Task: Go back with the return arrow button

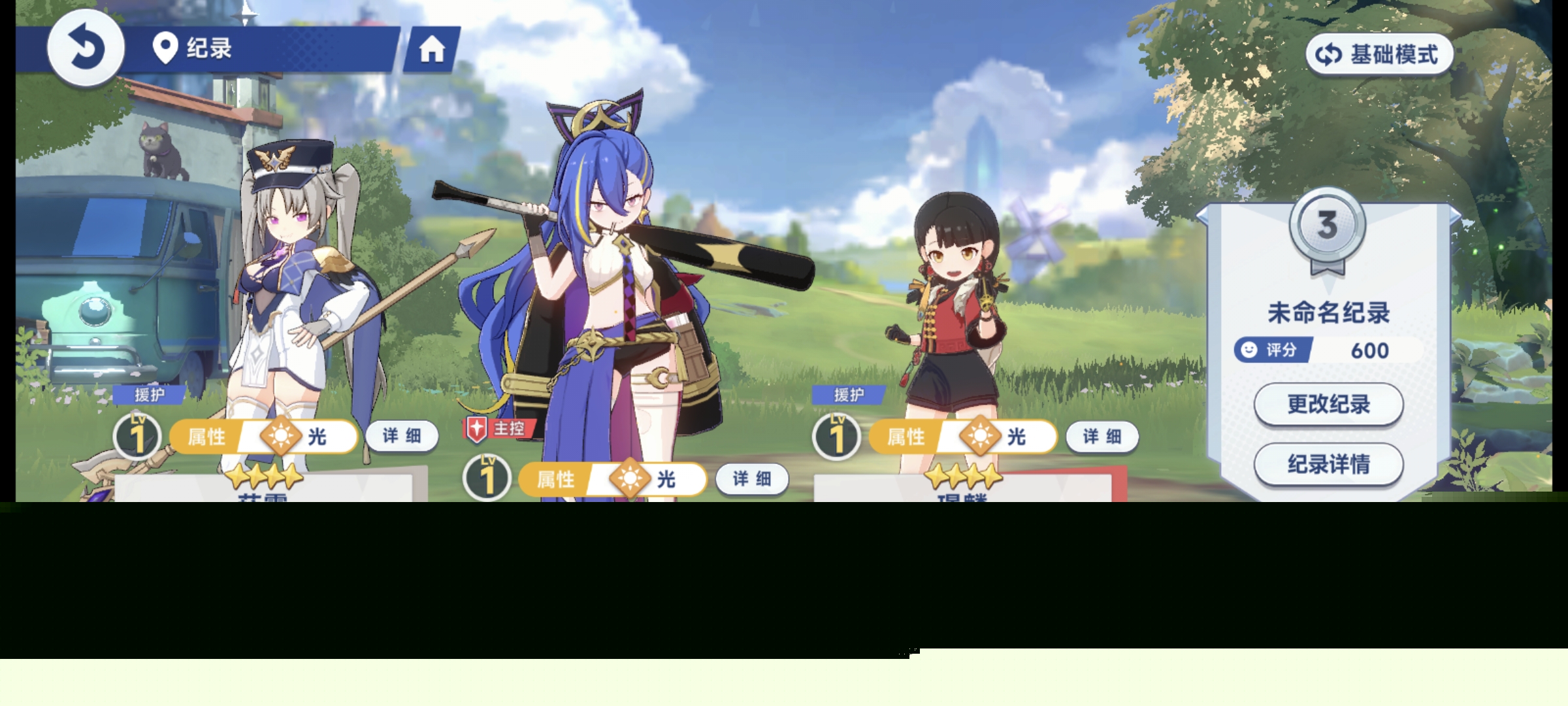Action: [x=86, y=48]
